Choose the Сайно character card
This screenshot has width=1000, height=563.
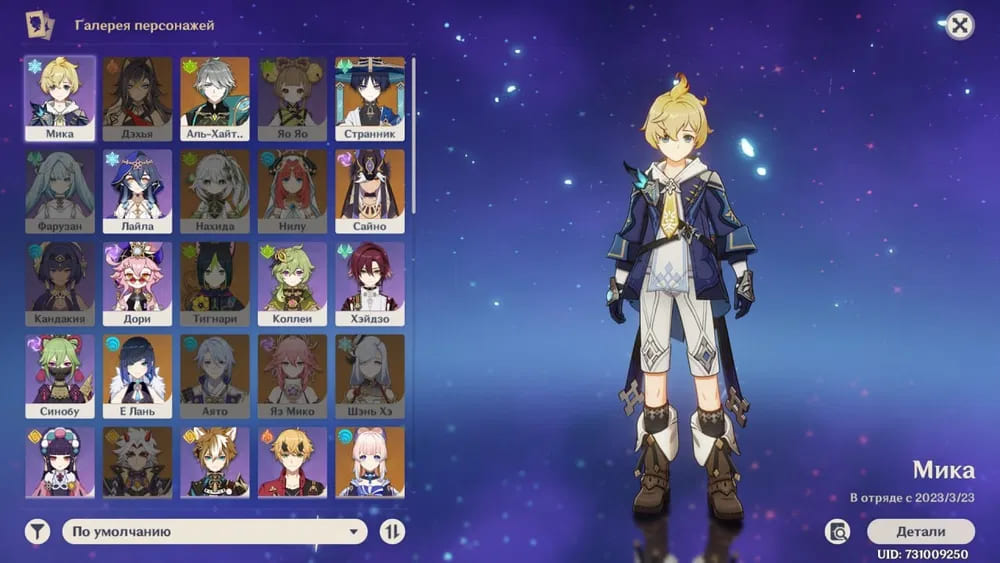pyautogui.click(x=370, y=190)
